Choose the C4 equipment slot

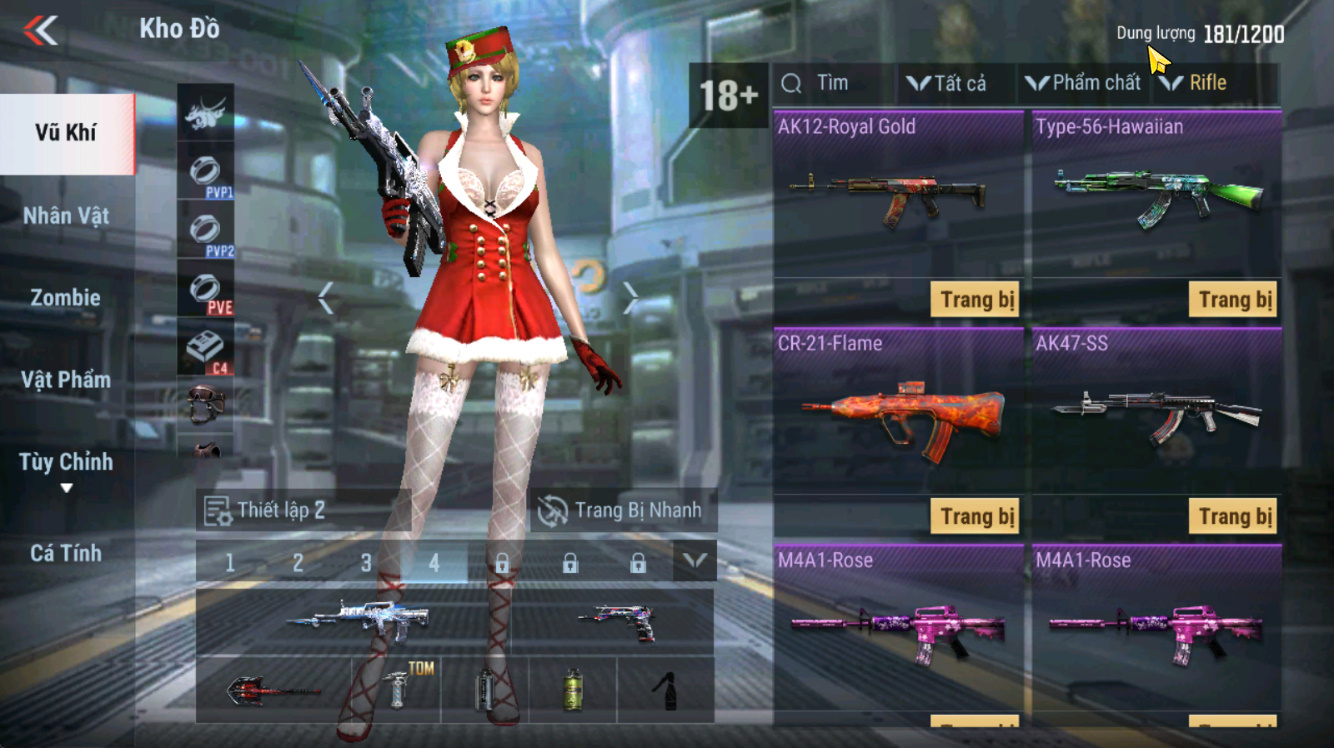click(x=206, y=350)
